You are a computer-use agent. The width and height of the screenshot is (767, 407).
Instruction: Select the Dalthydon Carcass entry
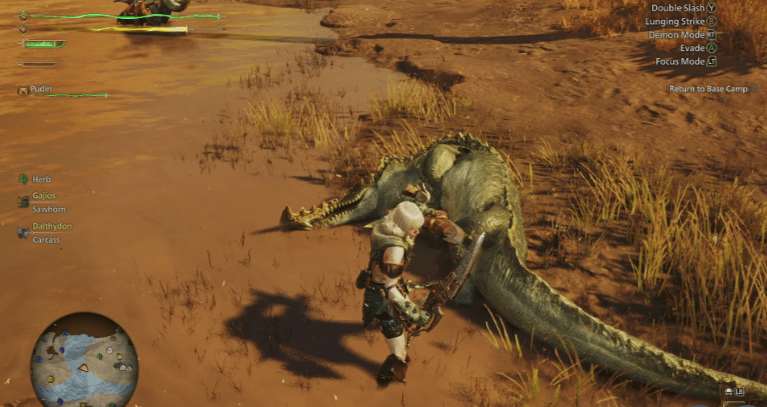tap(50, 233)
